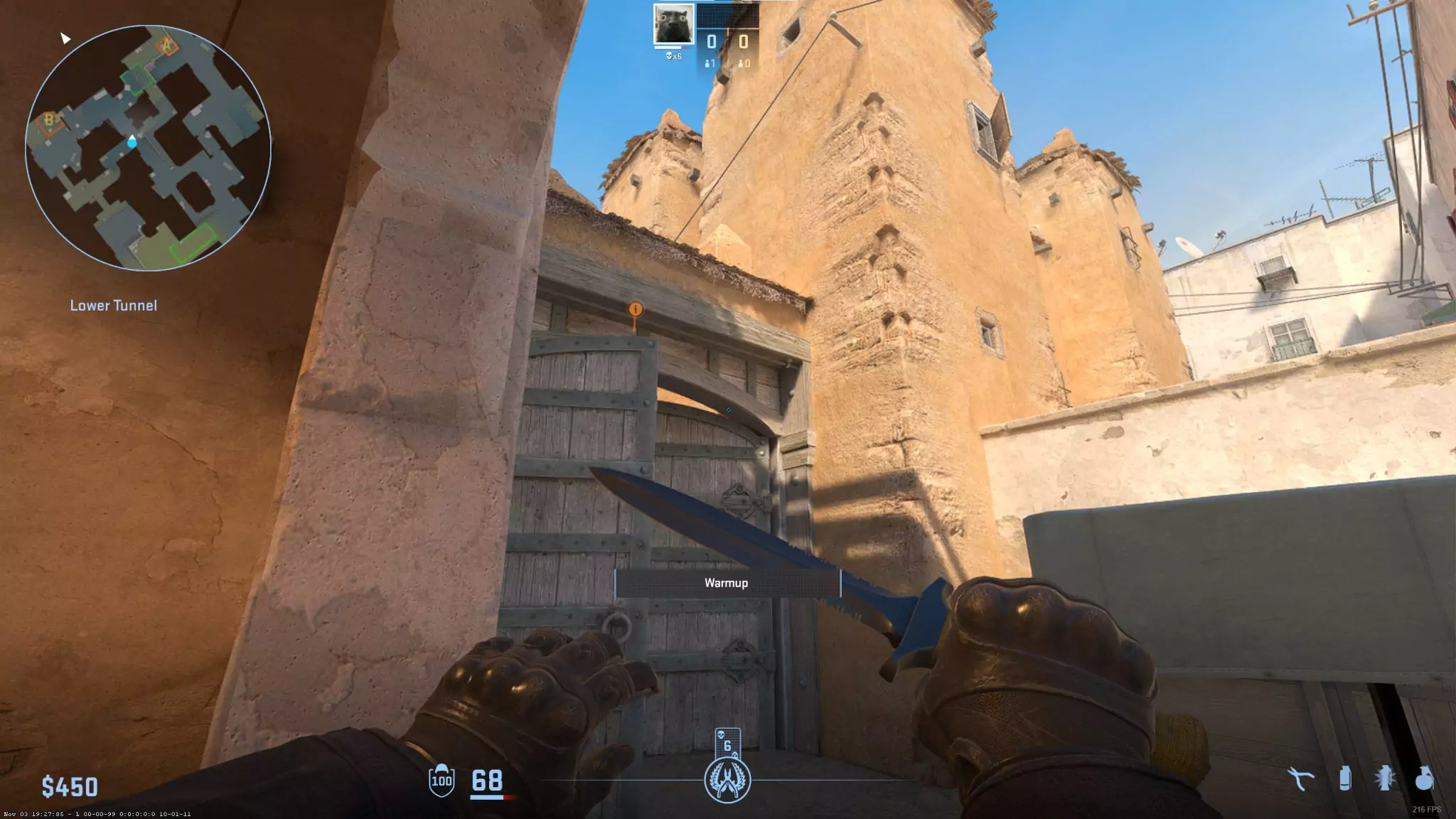Select the smoke grenade icon
Image resolution: width=1456 pixels, height=819 pixels.
point(1345,778)
